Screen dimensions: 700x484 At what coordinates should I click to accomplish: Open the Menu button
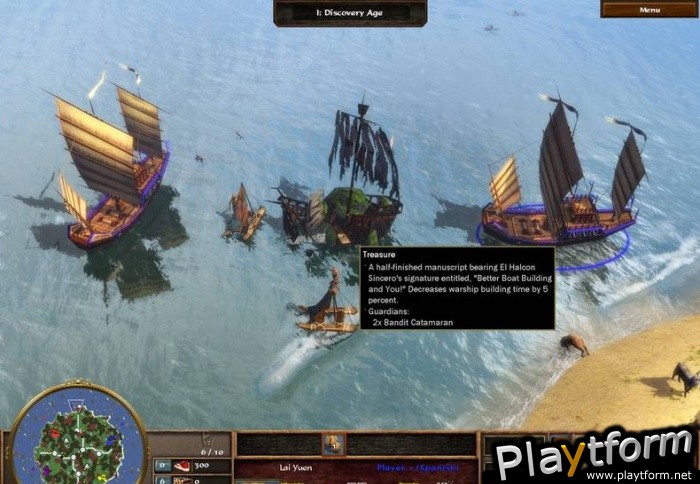(x=649, y=9)
